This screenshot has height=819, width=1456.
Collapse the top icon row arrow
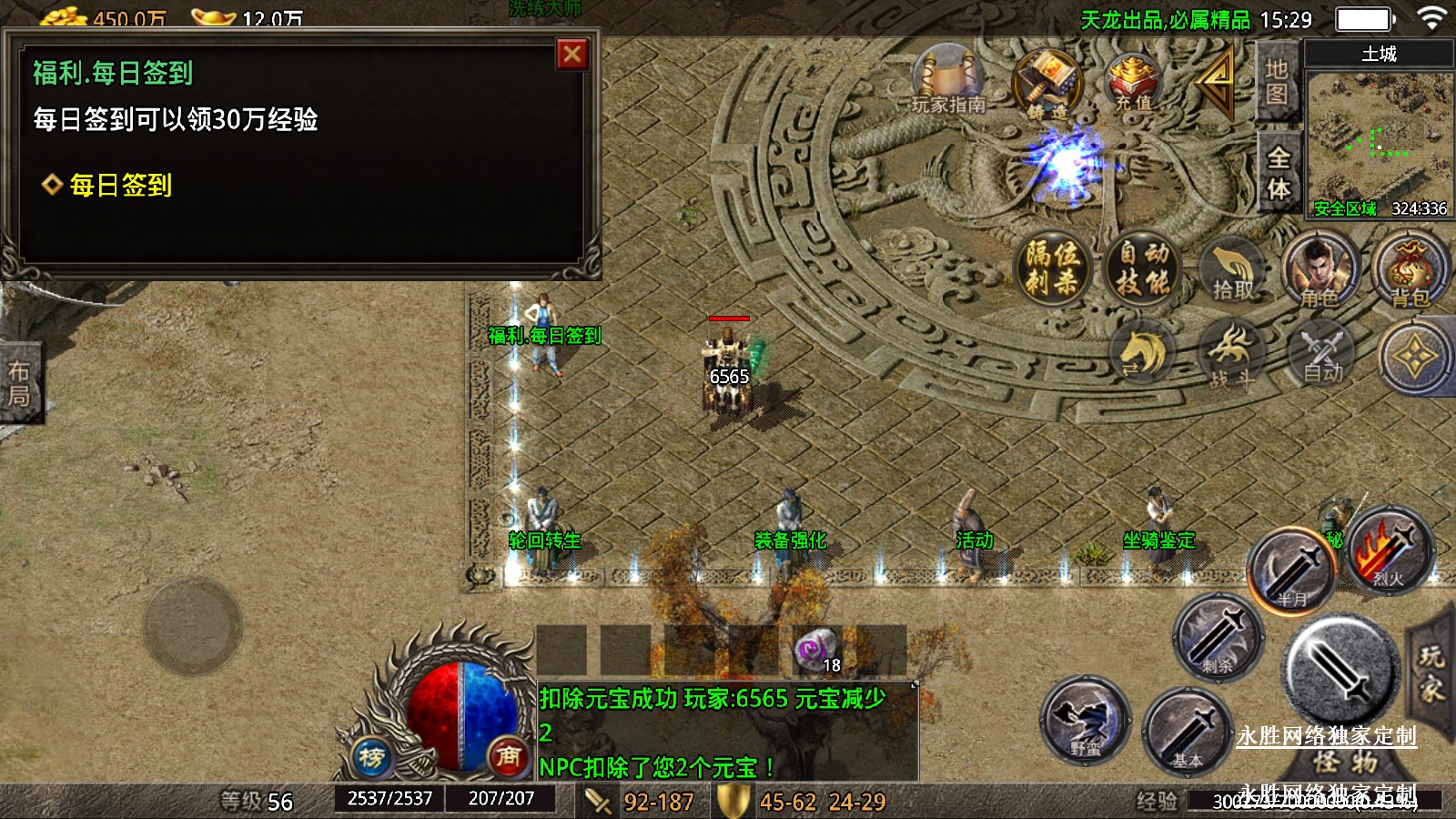pyautogui.click(x=1216, y=80)
